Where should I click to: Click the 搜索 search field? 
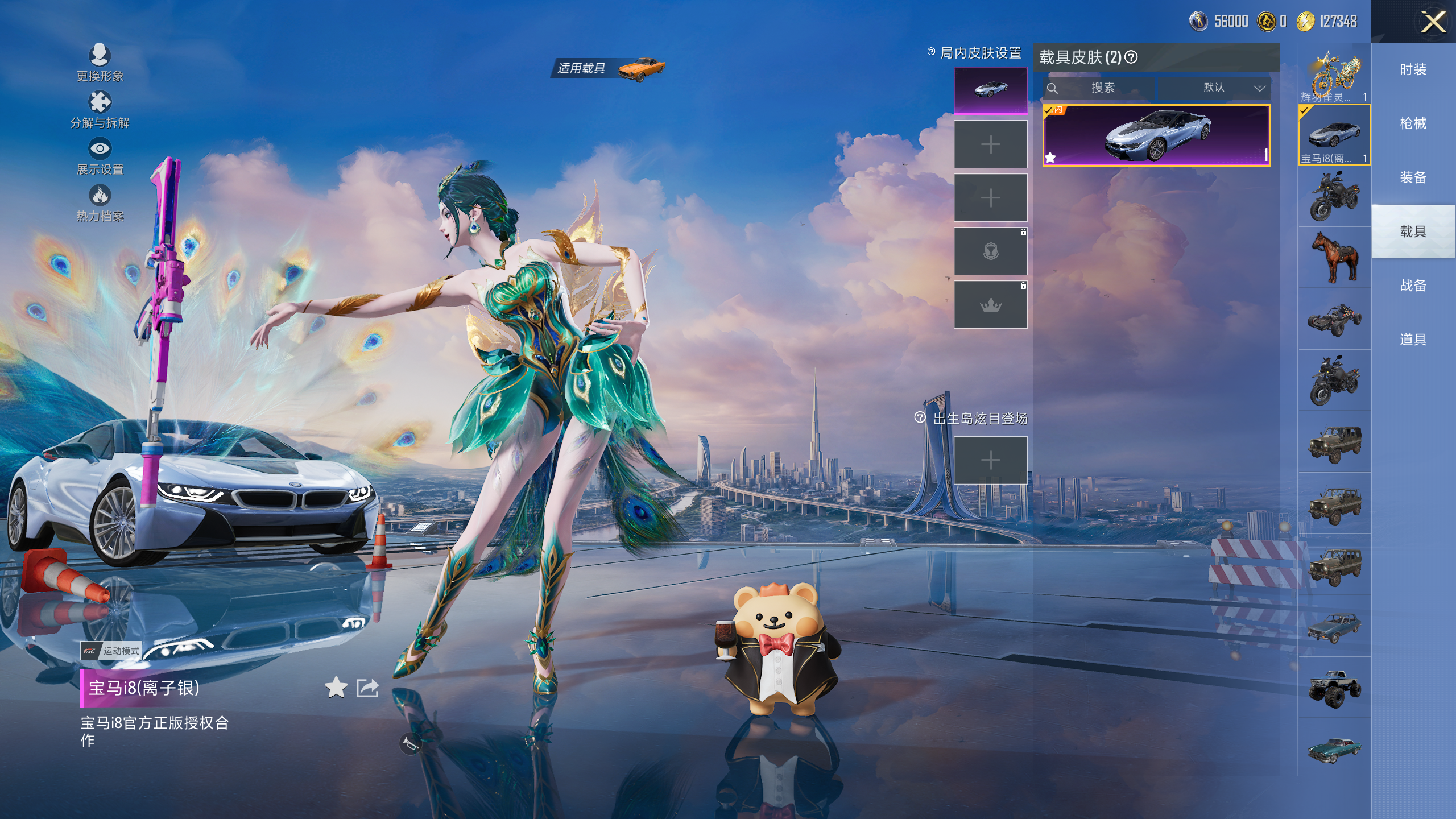(1102, 88)
